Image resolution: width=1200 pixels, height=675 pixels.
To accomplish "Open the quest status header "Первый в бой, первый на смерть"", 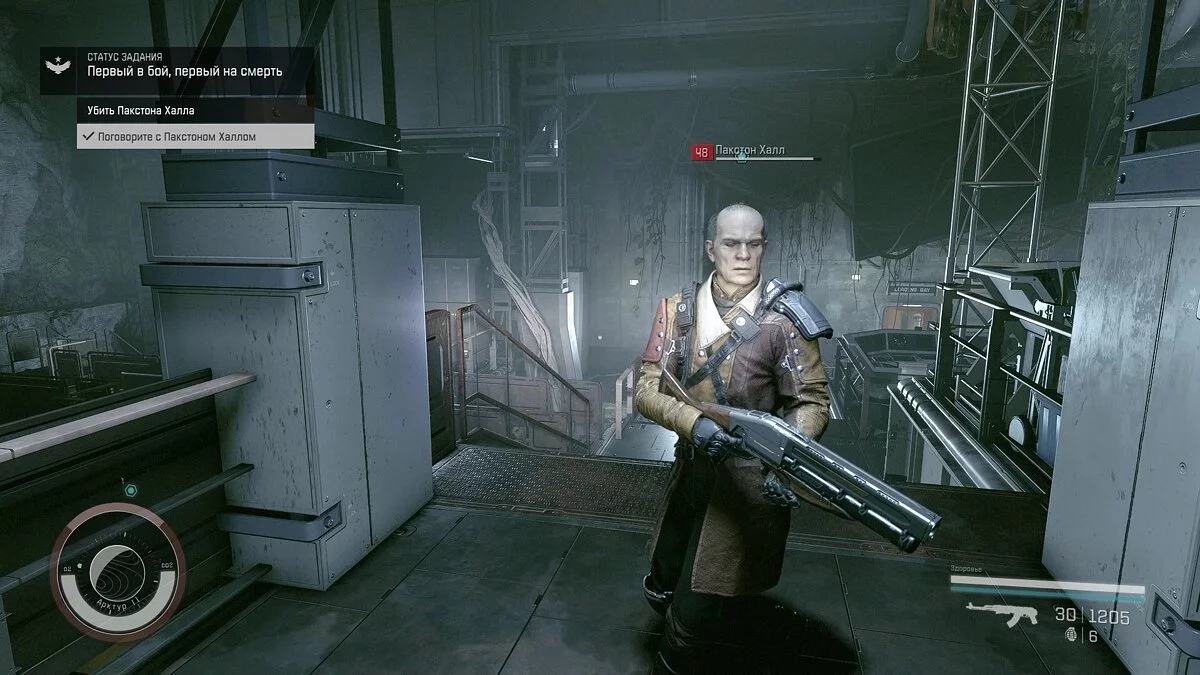I will 185,71.
